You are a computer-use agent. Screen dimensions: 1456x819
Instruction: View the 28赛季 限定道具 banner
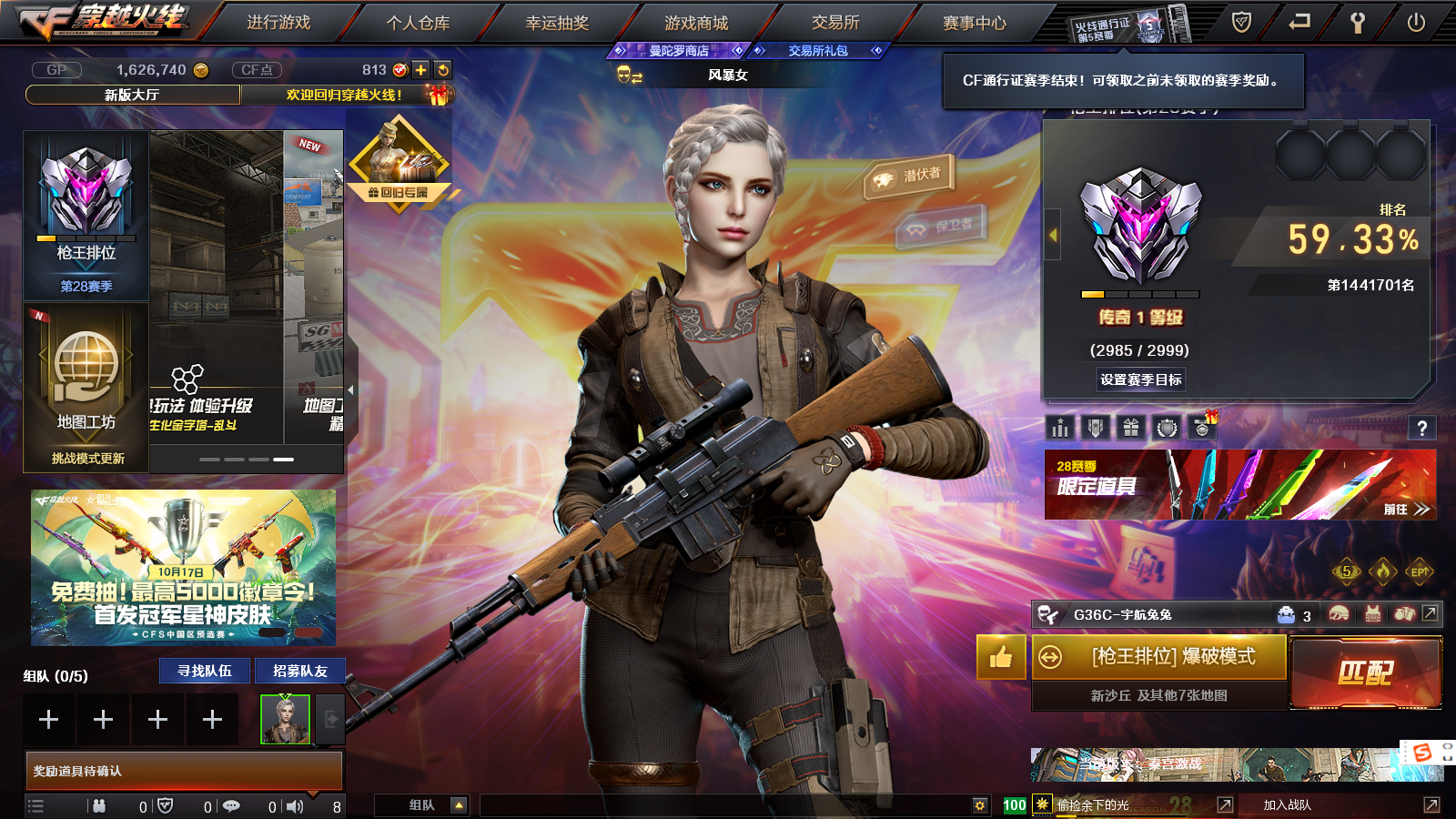(1239, 485)
